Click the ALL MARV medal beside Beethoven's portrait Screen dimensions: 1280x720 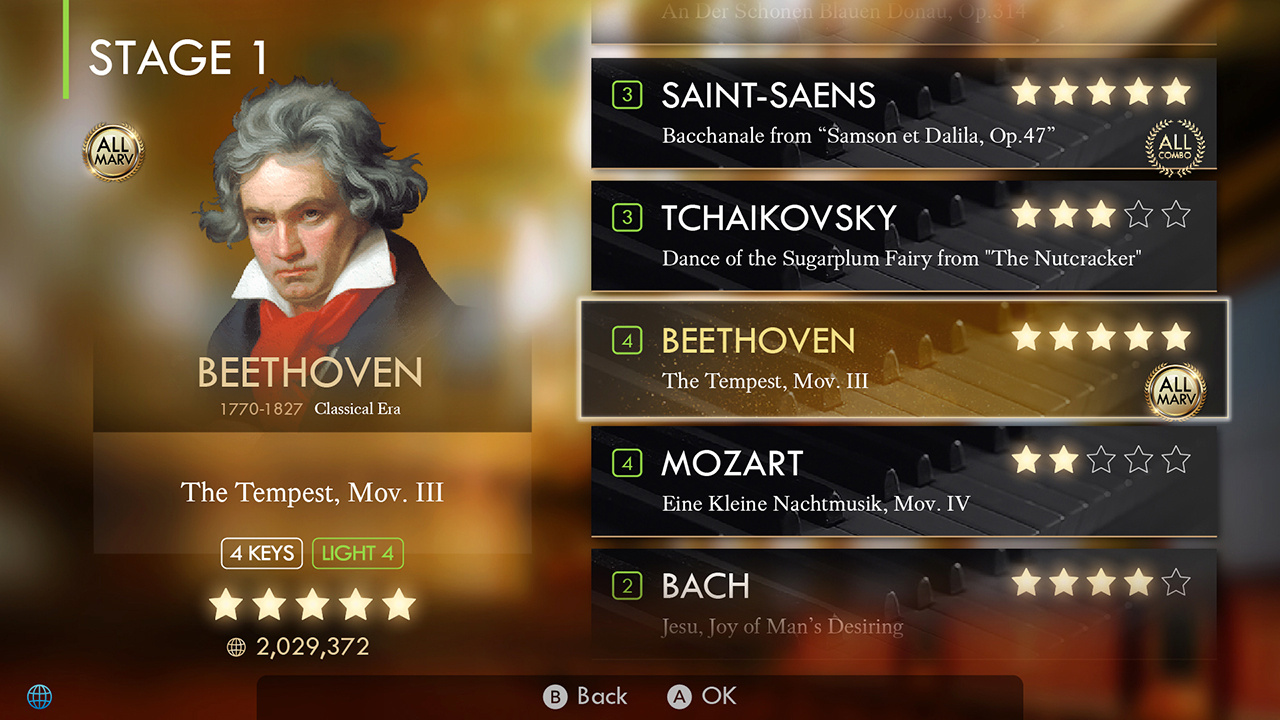coord(113,151)
